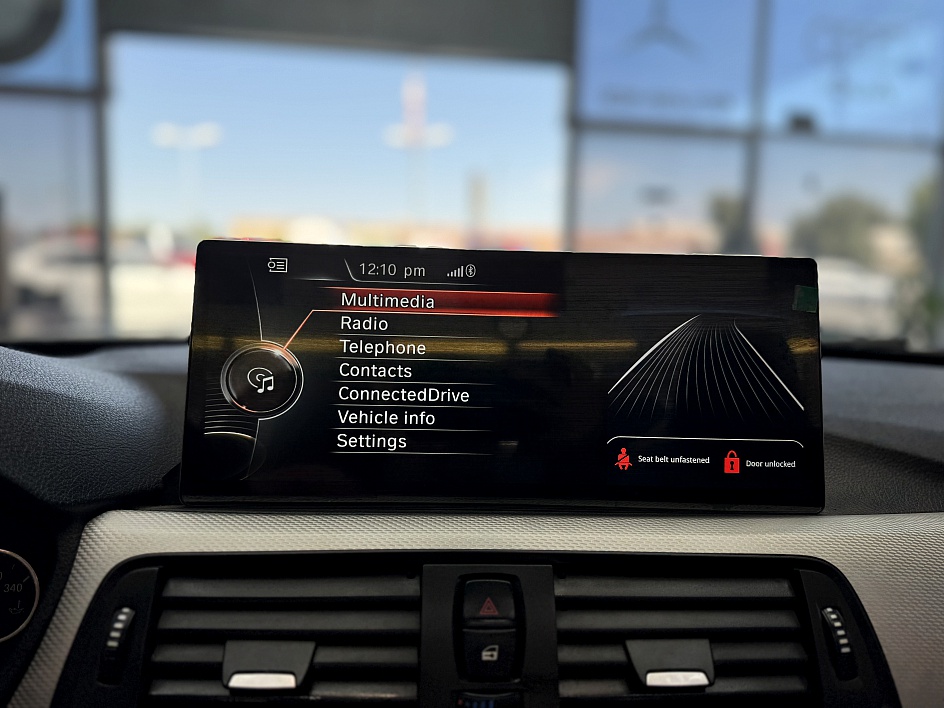Show the Vehicle info menu
944x708 pixels.
tap(386, 418)
